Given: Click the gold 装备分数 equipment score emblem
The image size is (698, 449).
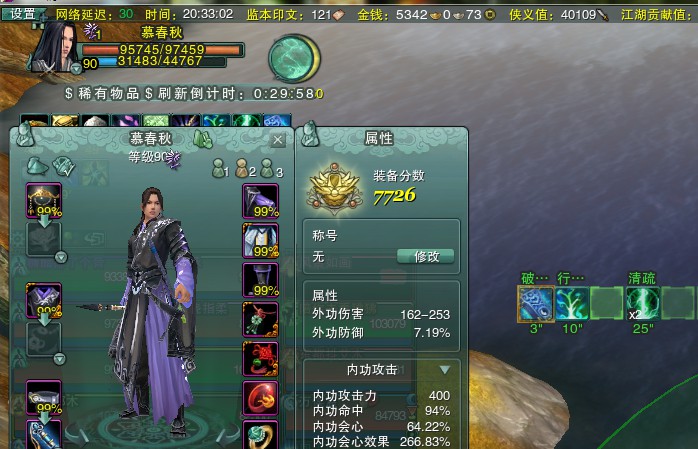Looking at the screenshot, I should pyautogui.click(x=337, y=186).
